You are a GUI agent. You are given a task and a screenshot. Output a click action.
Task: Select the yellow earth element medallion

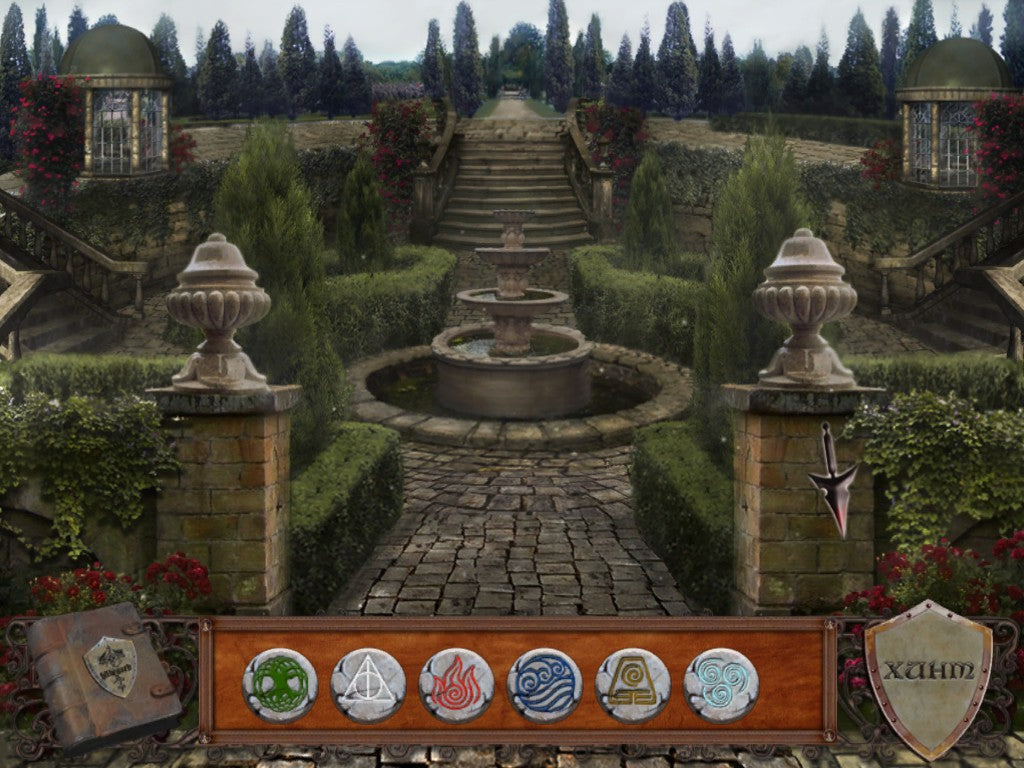coord(632,685)
